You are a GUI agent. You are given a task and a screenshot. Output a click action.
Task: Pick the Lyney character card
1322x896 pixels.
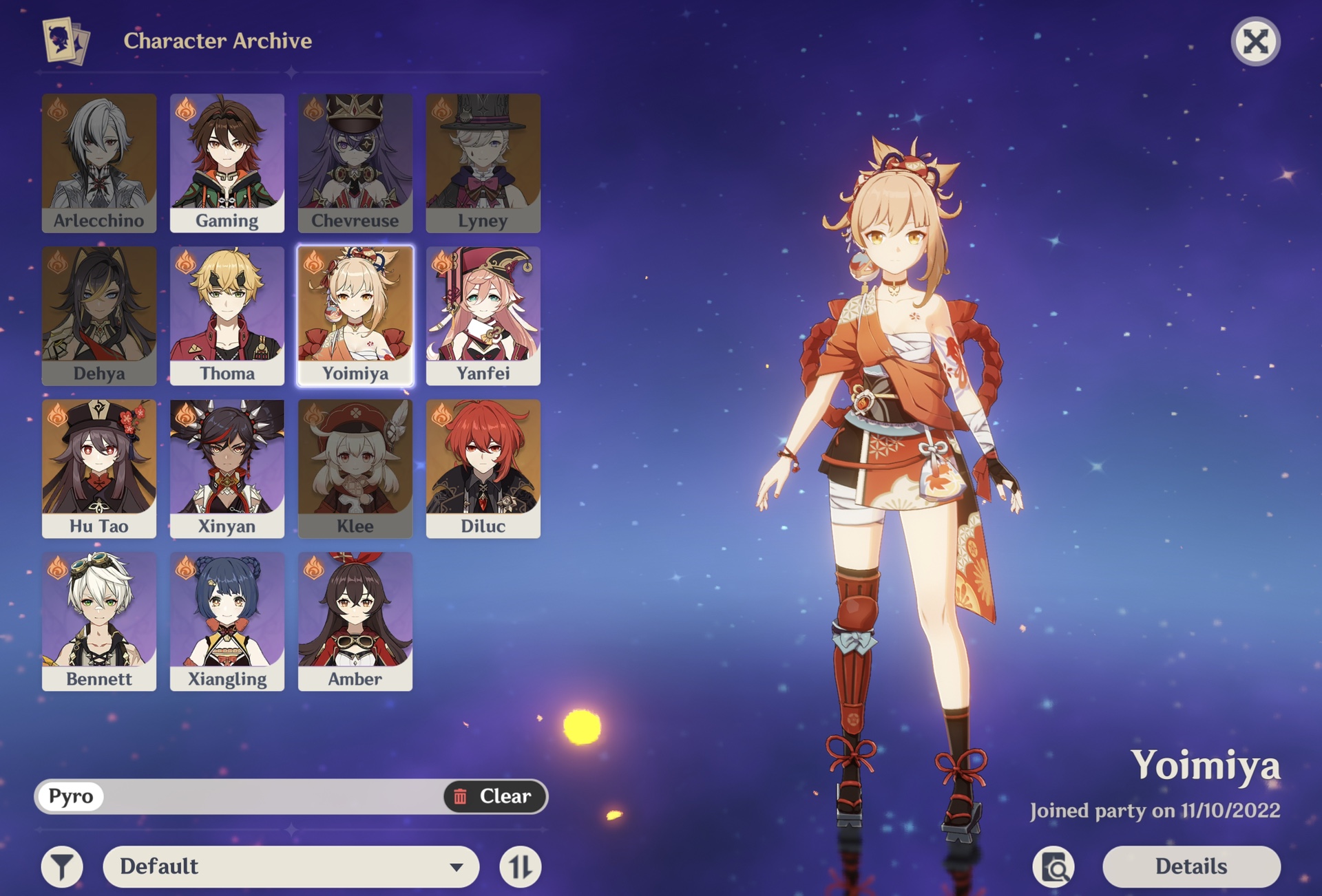point(483,163)
